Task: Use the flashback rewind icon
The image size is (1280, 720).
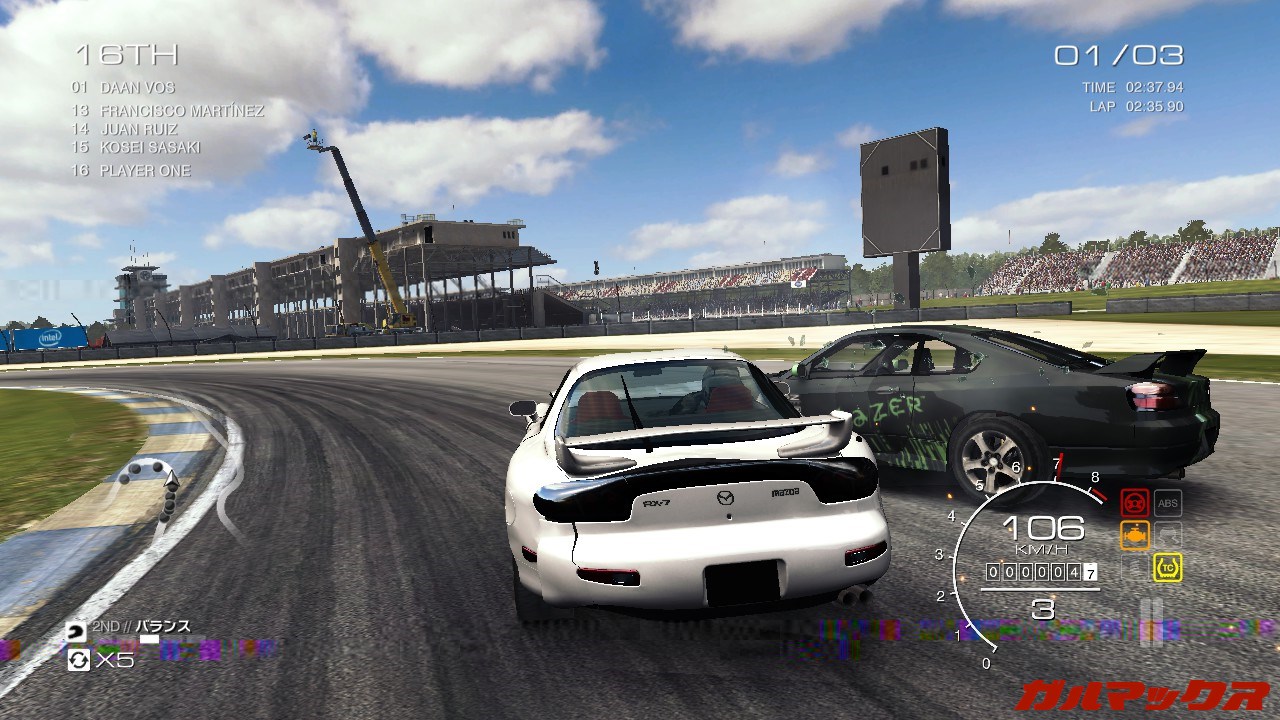Action: 78,659
